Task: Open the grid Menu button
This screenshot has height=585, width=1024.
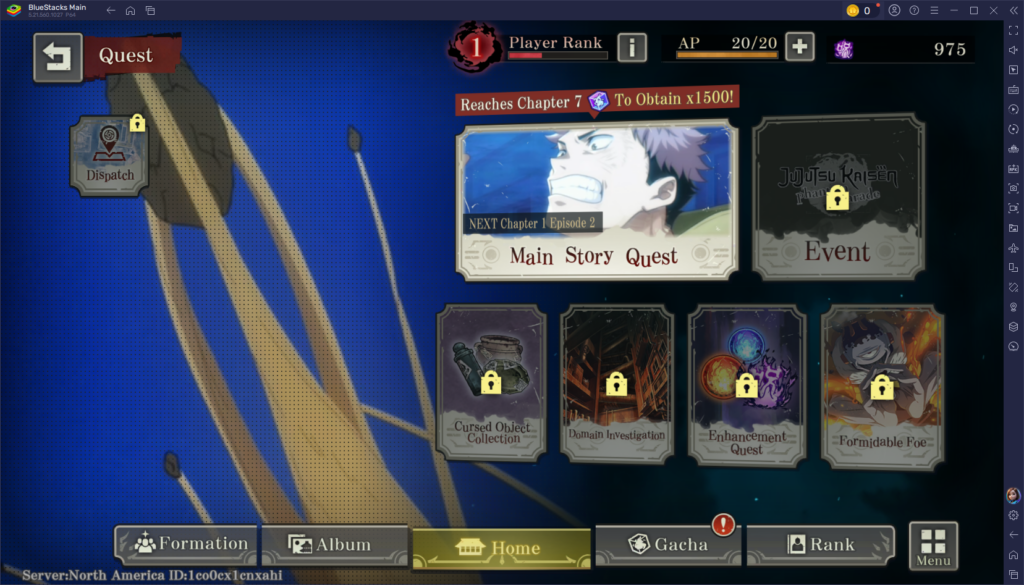Action: pos(933,545)
